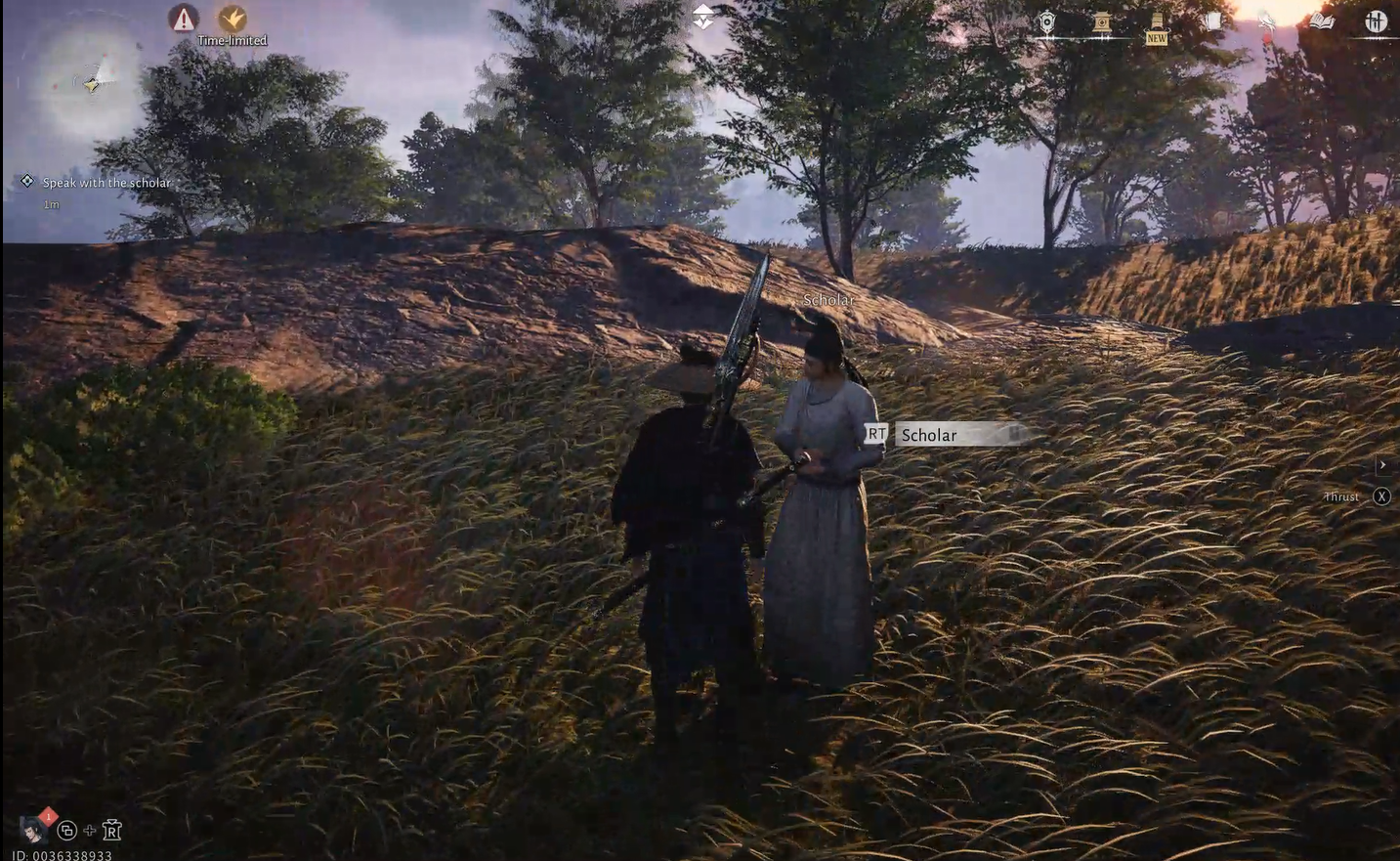Open the red alert notice icon
This screenshot has height=861, width=1400.
[184, 19]
